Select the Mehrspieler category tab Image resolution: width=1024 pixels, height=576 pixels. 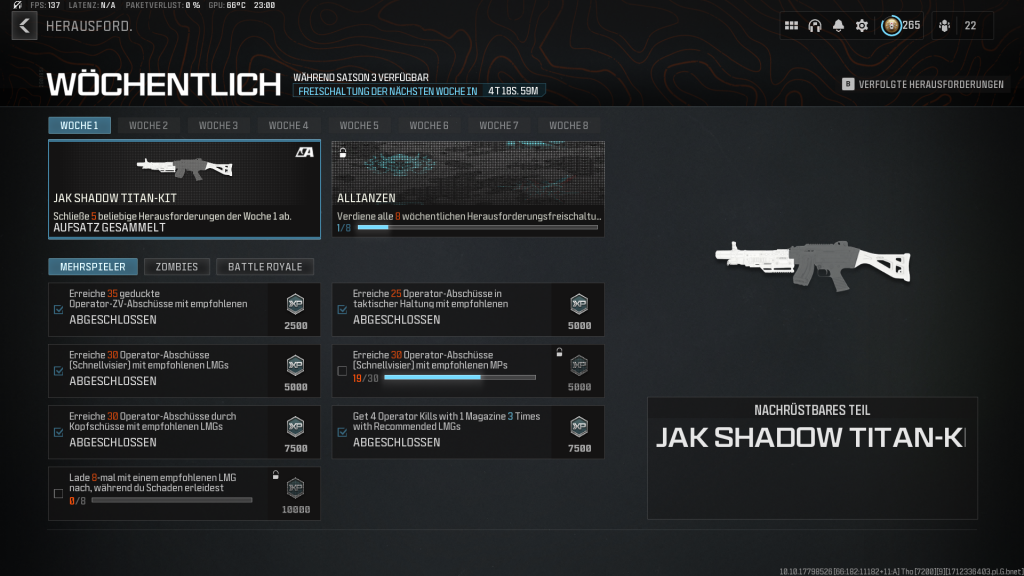93,266
